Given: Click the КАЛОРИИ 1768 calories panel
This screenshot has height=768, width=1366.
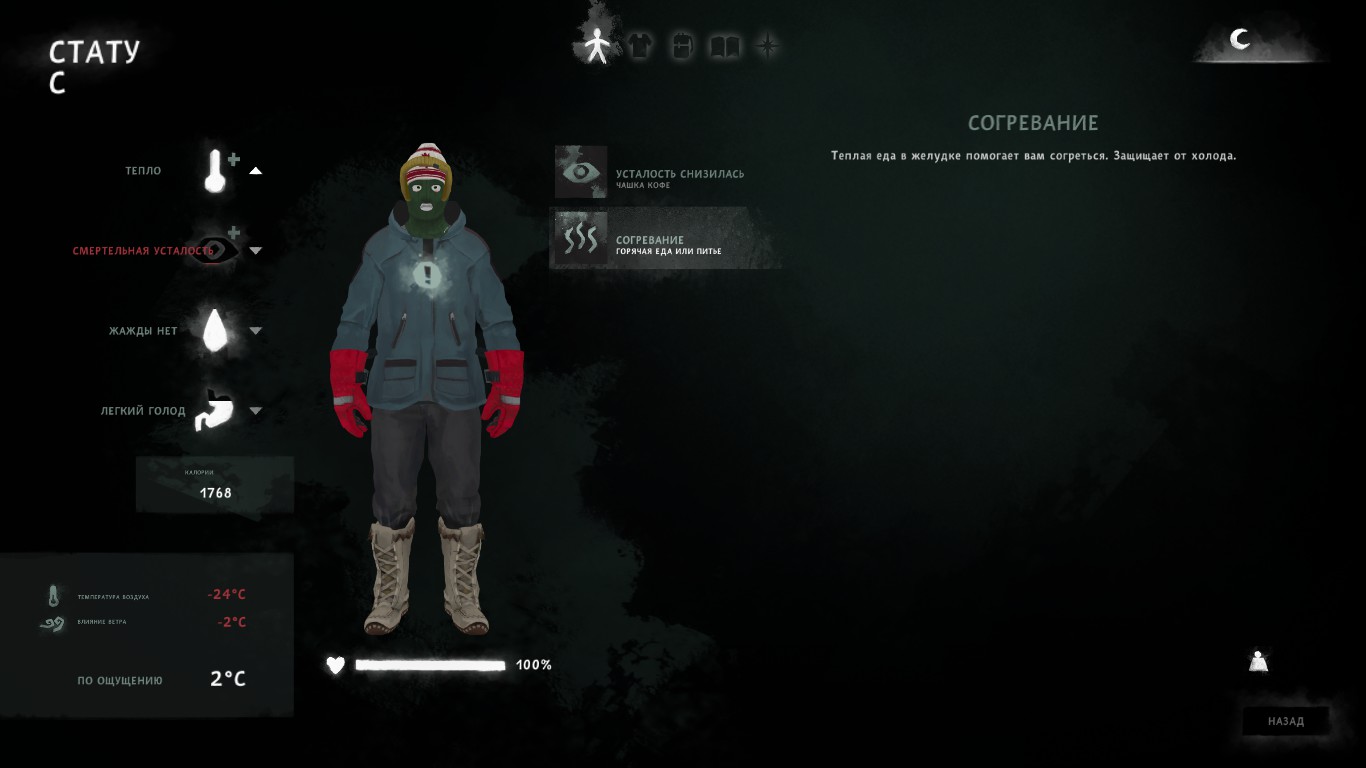Looking at the screenshot, I should pyautogui.click(x=214, y=485).
